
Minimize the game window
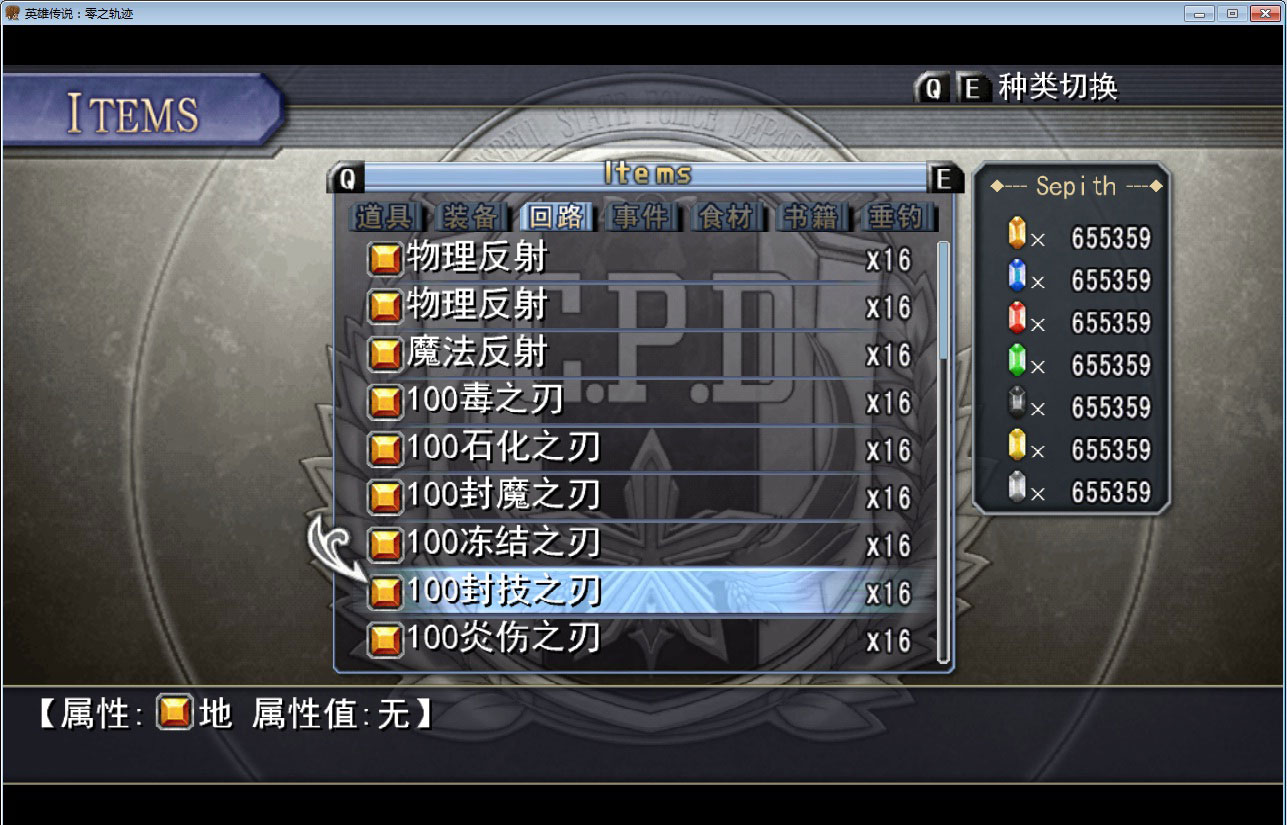coord(1198,13)
